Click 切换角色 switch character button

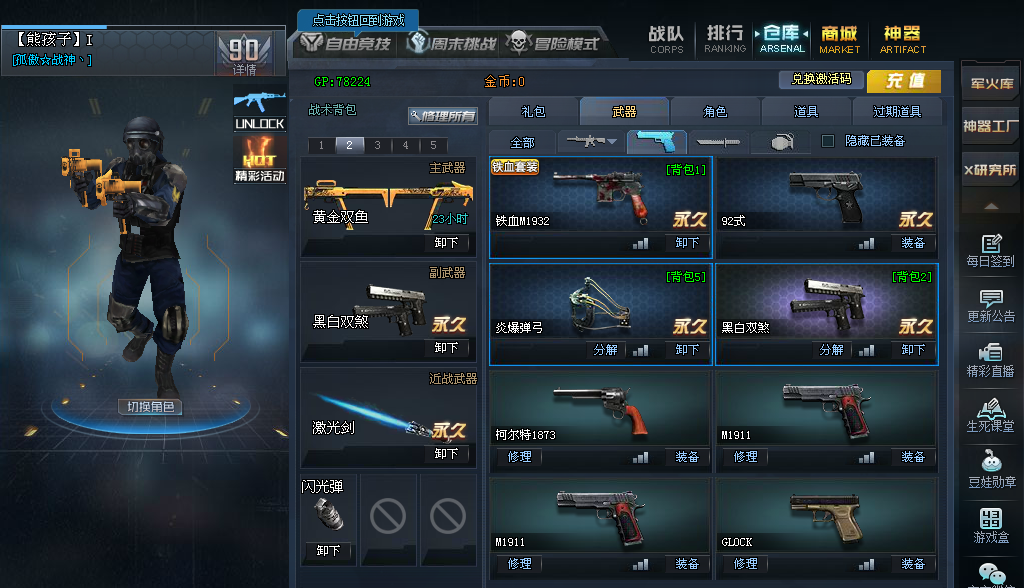tap(151, 407)
